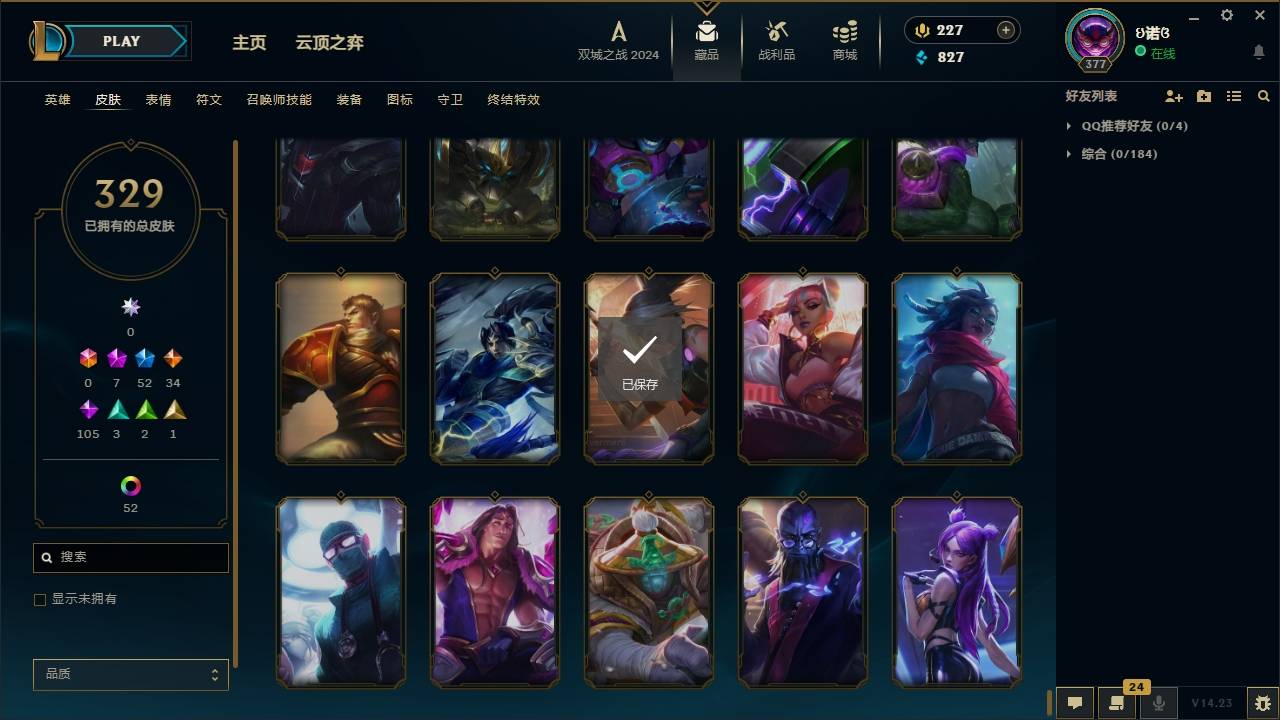The height and width of the screenshot is (720, 1280).
Task: Click the add friend icon
Action: [x=1172, y=96]
